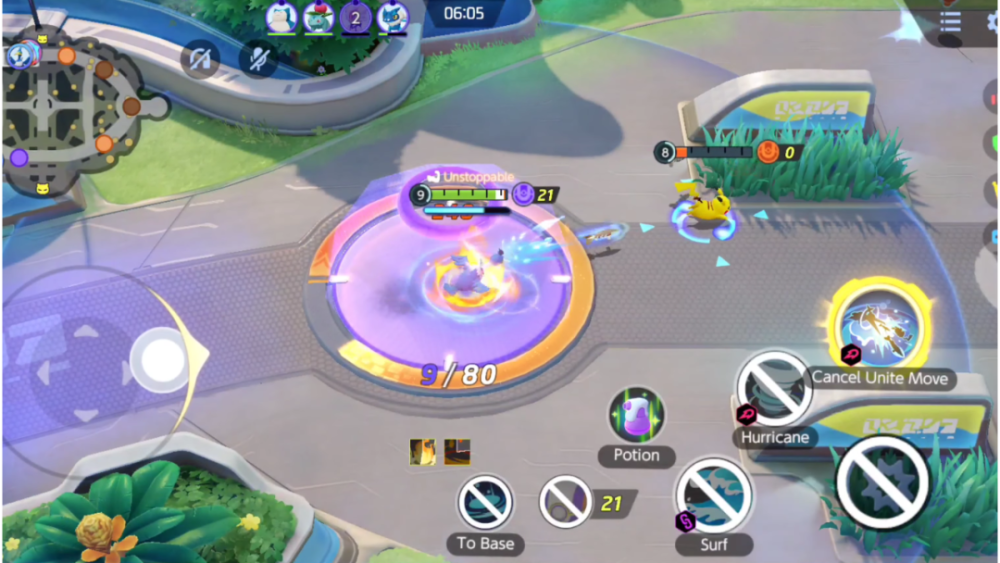The height and width of the screenshot is (563, 1000).
Task: Activate the Surf move
Action: tap(713, 495)
